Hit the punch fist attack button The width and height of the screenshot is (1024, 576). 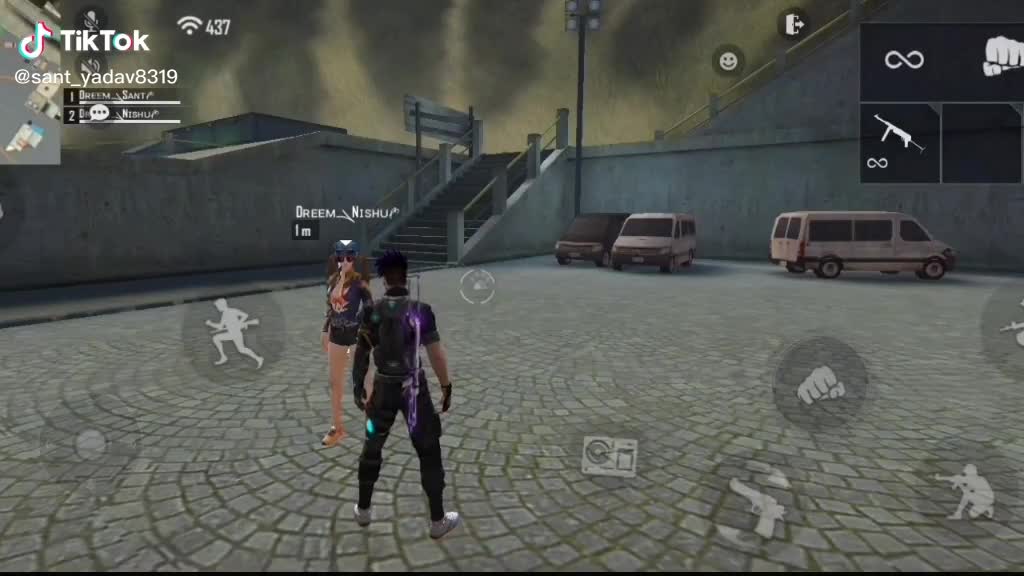click(x=820, y=384)
